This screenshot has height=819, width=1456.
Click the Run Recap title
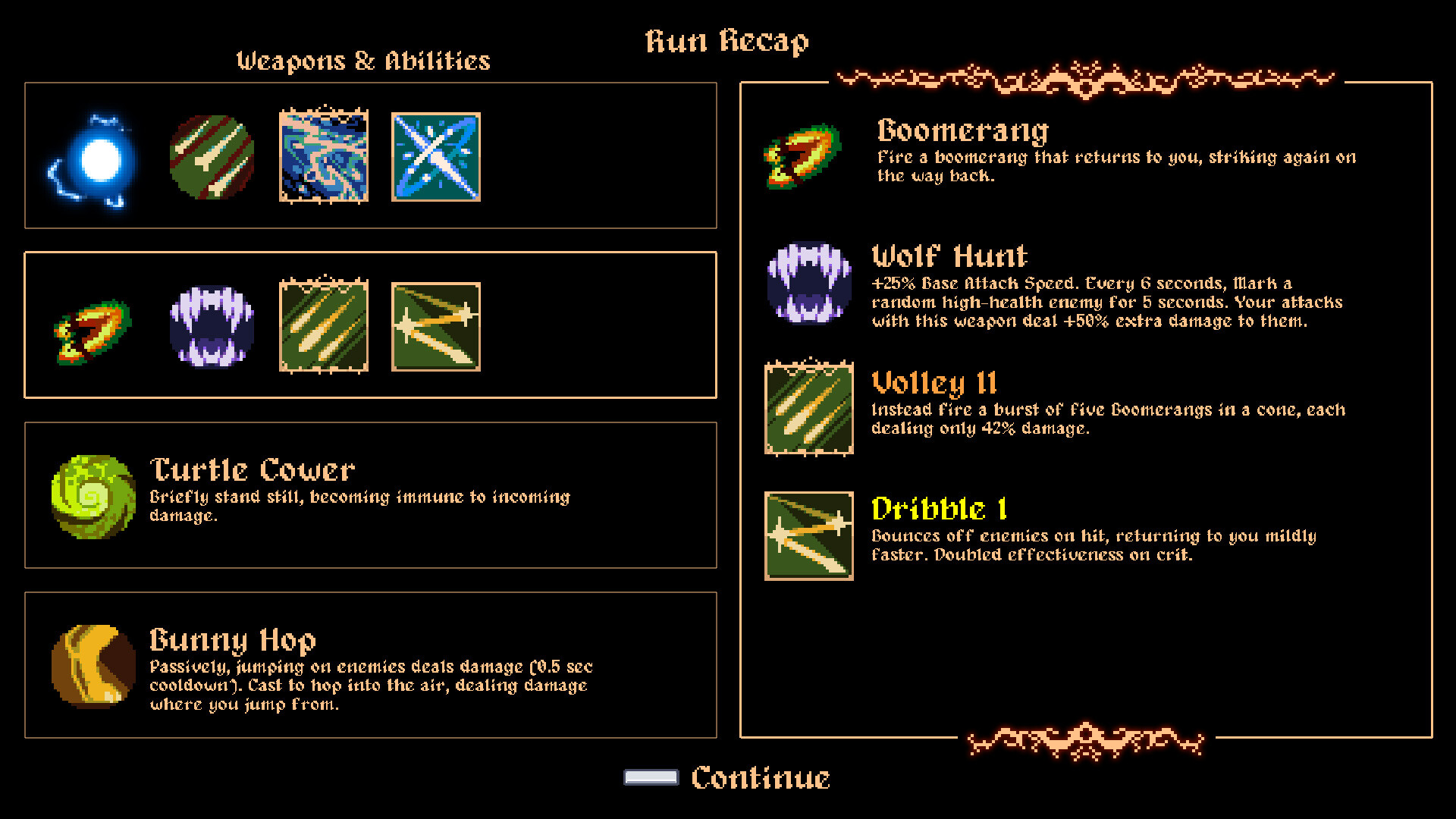coord(727,42)
